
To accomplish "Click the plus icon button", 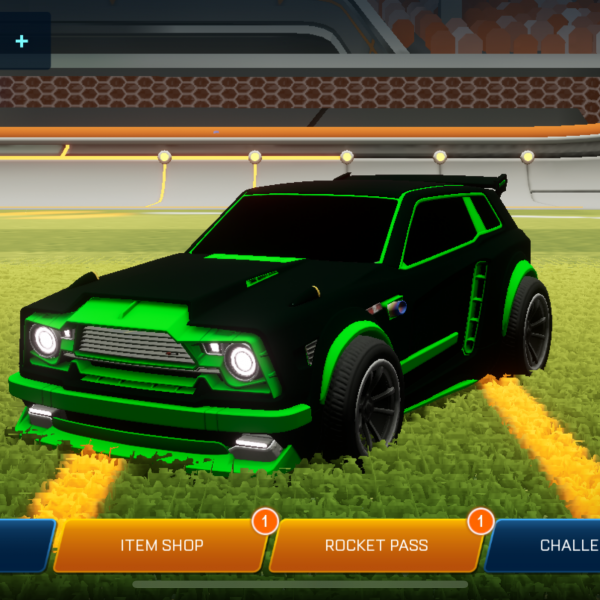I will pos(22,41).
